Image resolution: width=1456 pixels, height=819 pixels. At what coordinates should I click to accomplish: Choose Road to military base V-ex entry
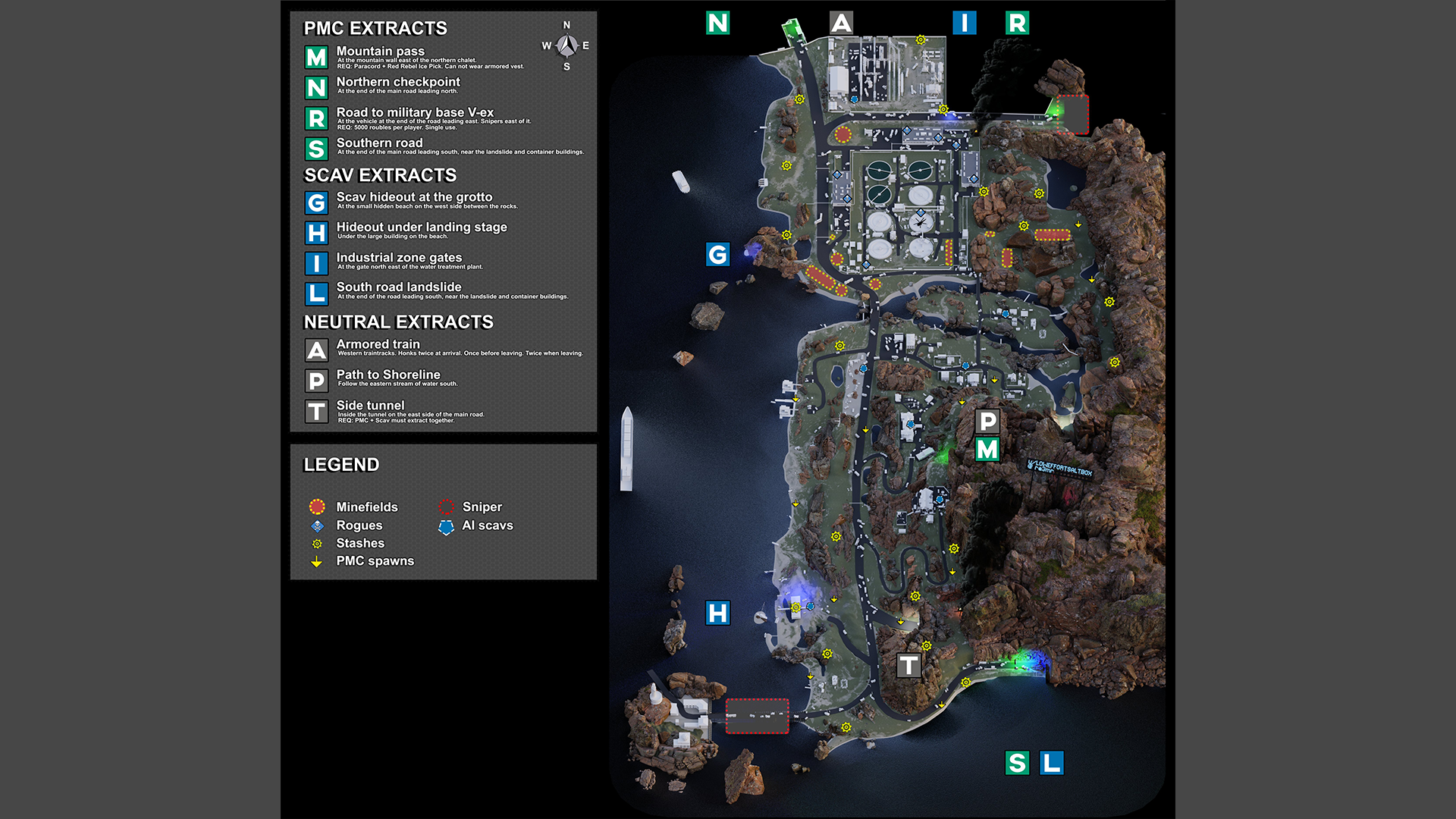[x=415, y=112]
